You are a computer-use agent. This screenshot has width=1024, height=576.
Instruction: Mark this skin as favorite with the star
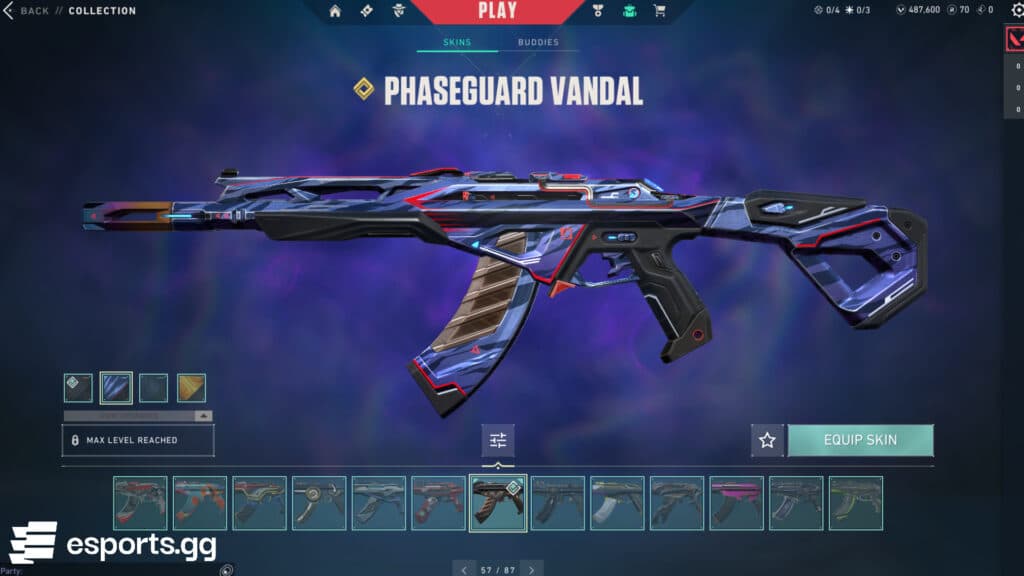pyautogui.click(x=767, y=440)
